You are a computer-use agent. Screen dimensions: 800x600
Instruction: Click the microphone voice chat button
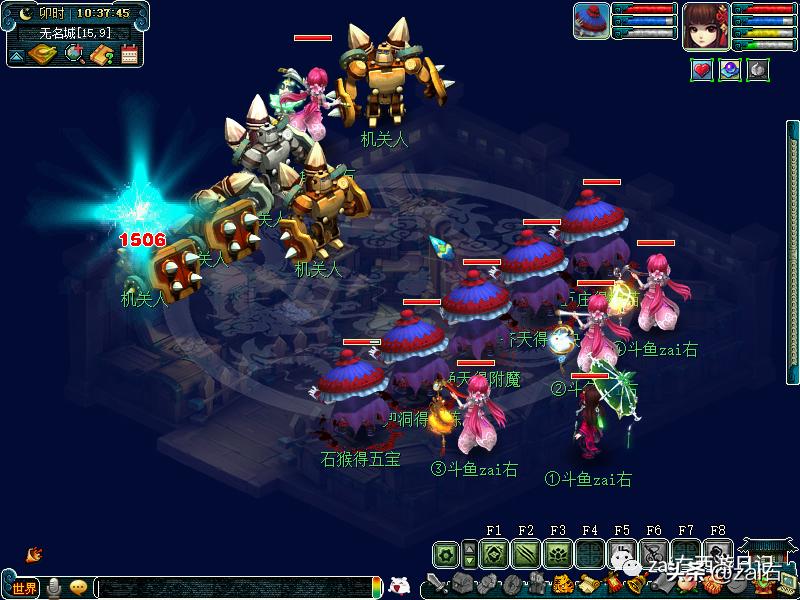coord(53,588)
